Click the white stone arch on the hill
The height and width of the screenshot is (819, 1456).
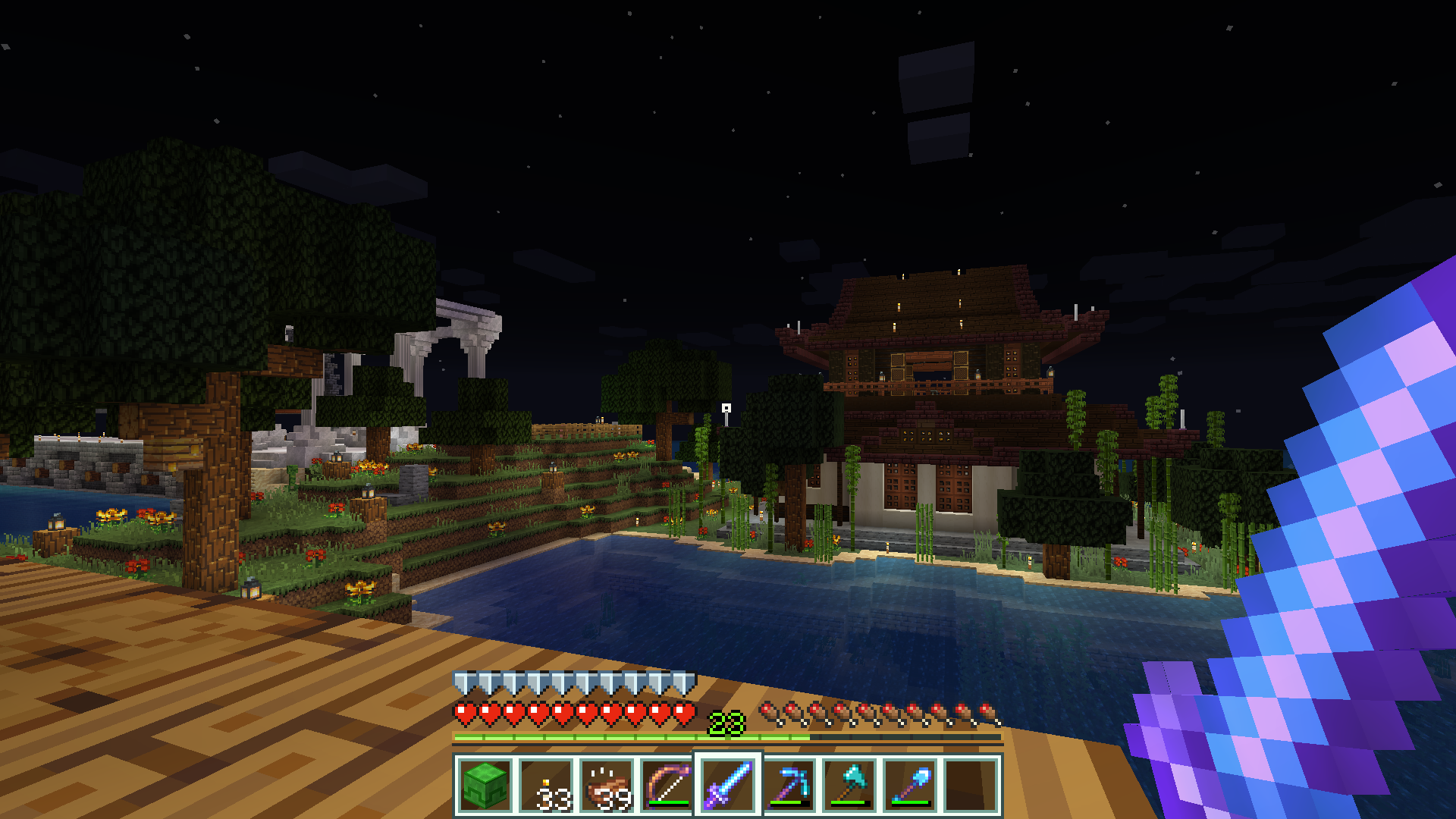click(x=463, y=334)
